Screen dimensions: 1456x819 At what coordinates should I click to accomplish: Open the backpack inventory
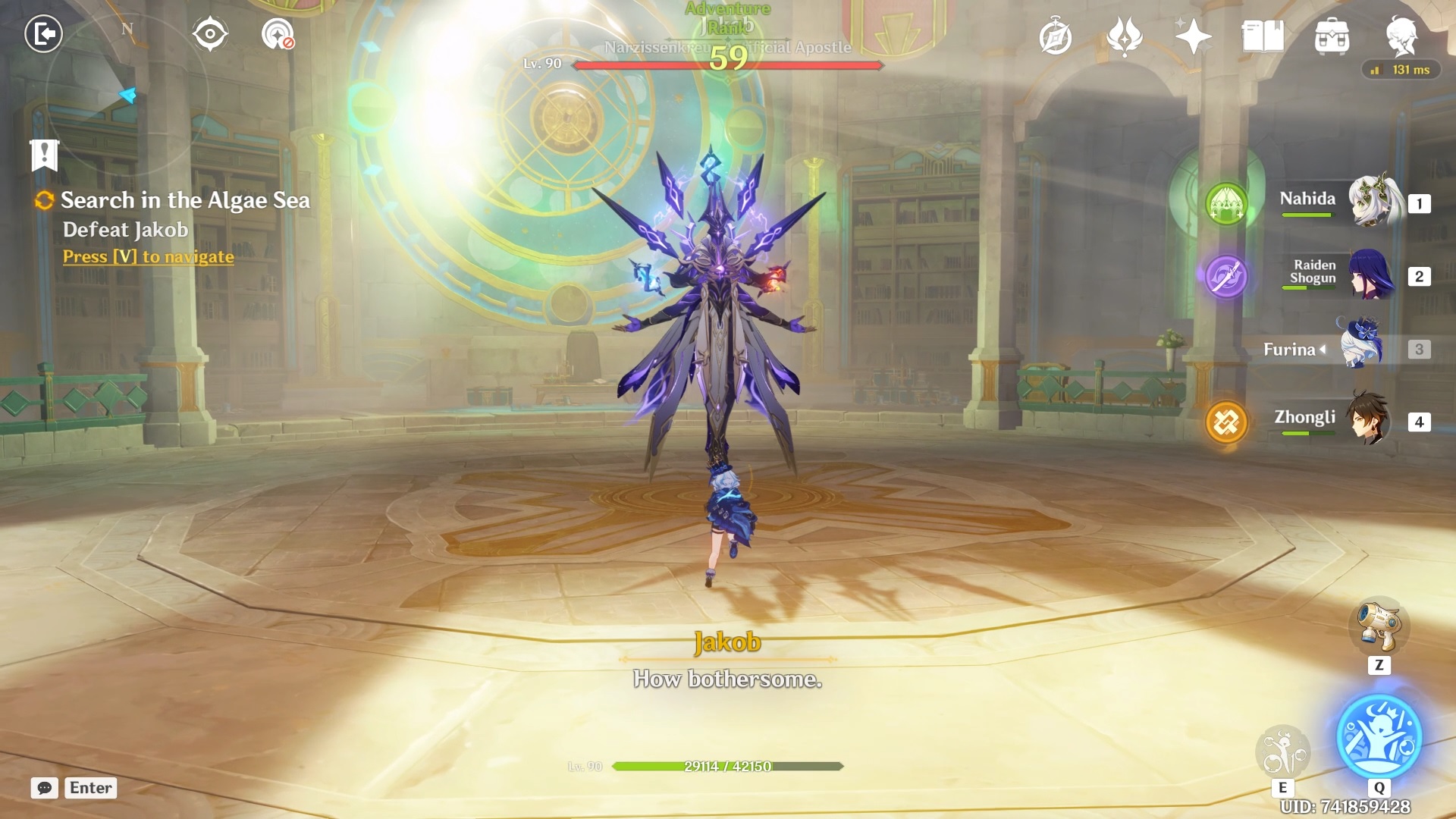click(1332, 36)
